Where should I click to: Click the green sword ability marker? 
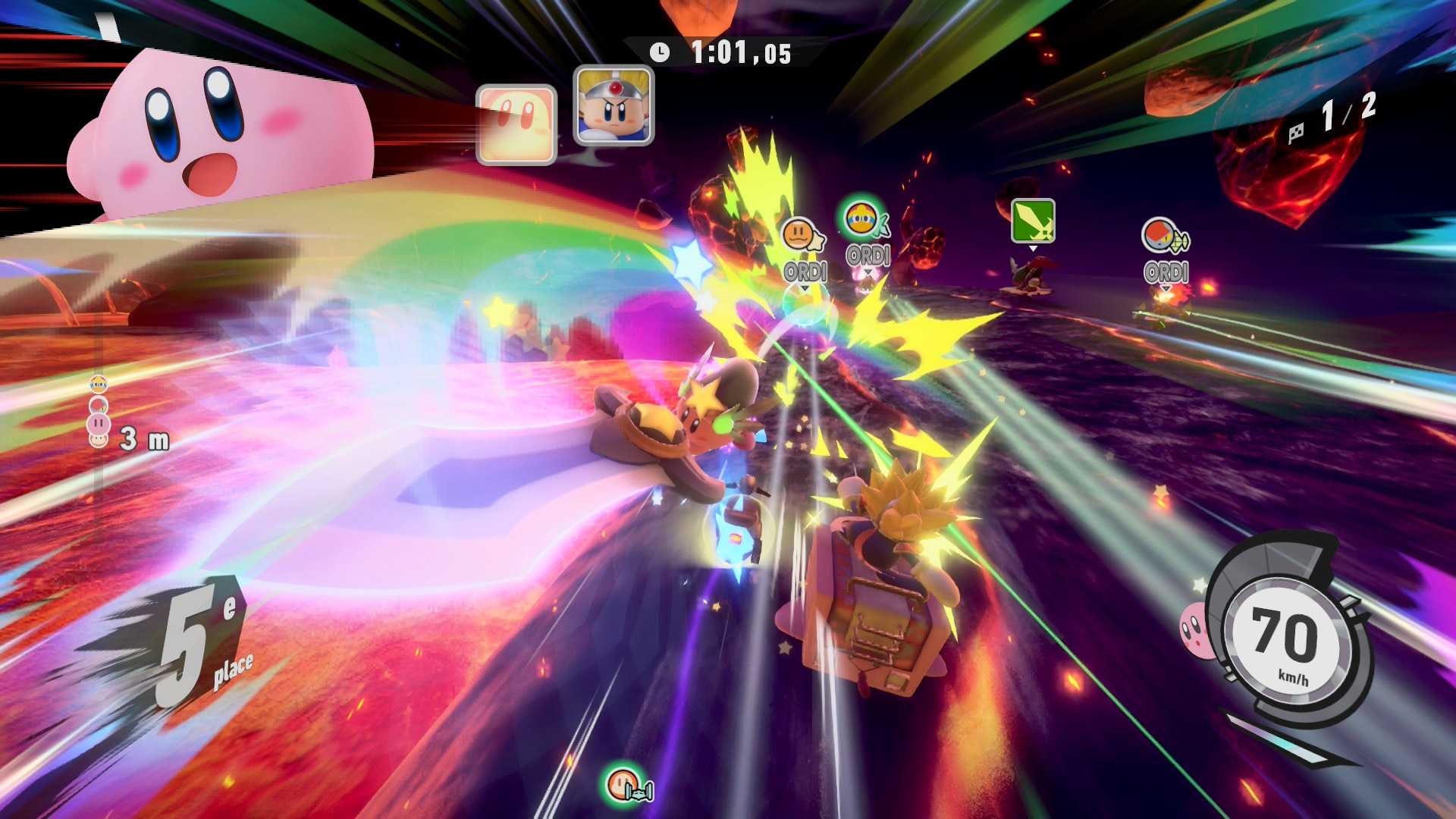click(x=1033, y=221)
